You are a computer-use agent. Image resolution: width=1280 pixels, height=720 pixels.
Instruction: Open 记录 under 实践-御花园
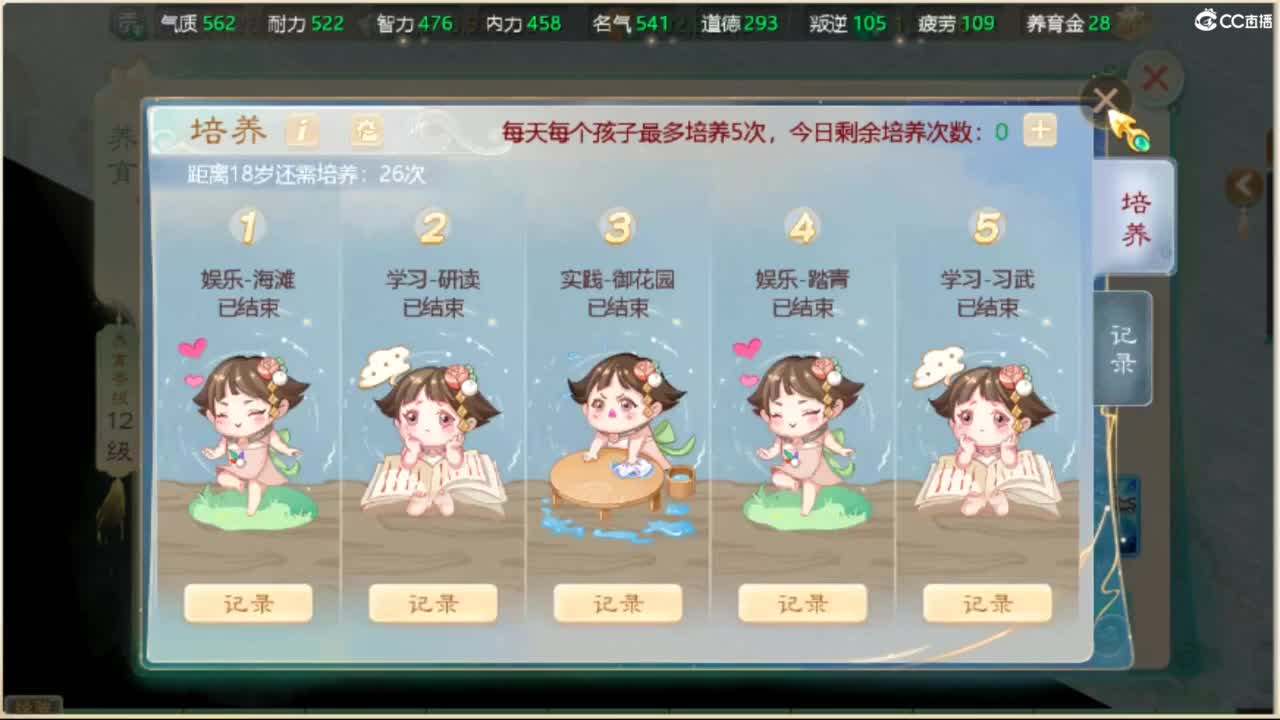[x=618, y=603]
